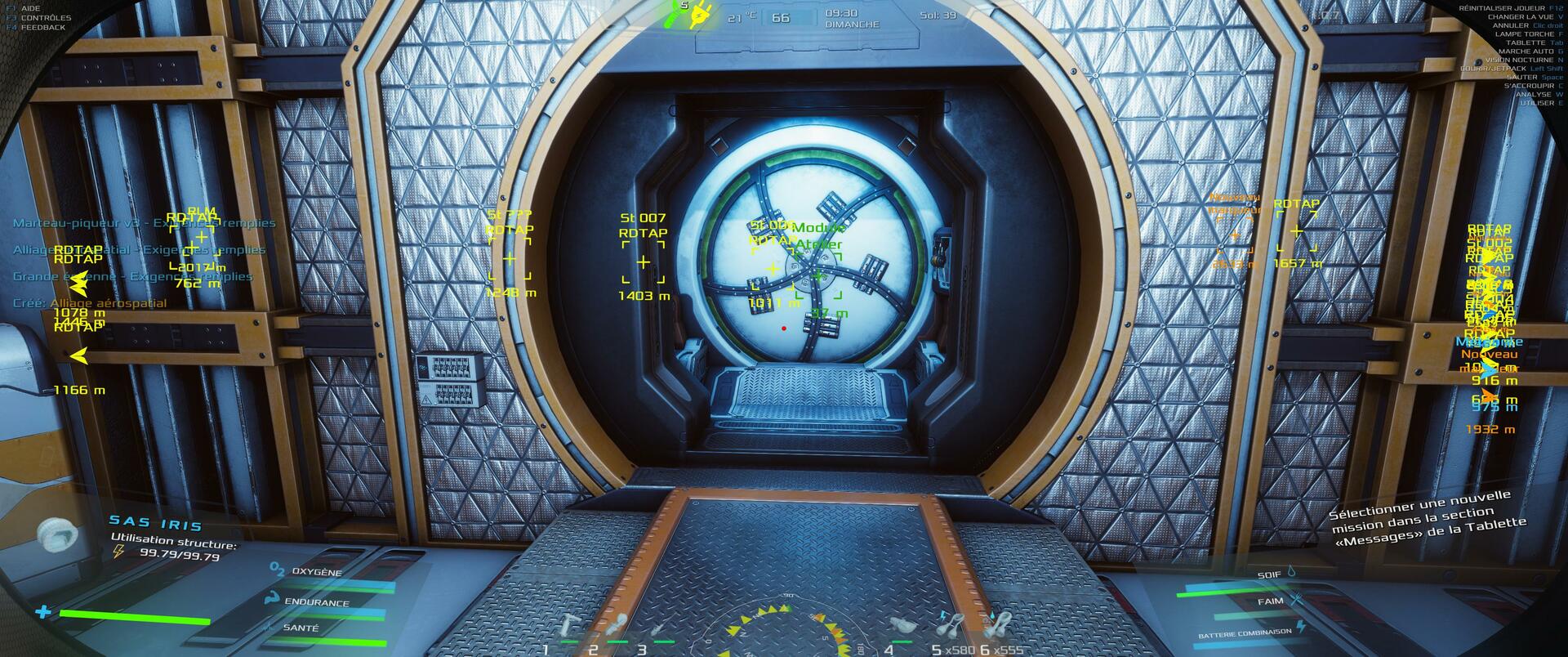1568x657 pixels.
Task: Click the St 007 RDTAP waypoint marker
Action: [x=644, y=262]
